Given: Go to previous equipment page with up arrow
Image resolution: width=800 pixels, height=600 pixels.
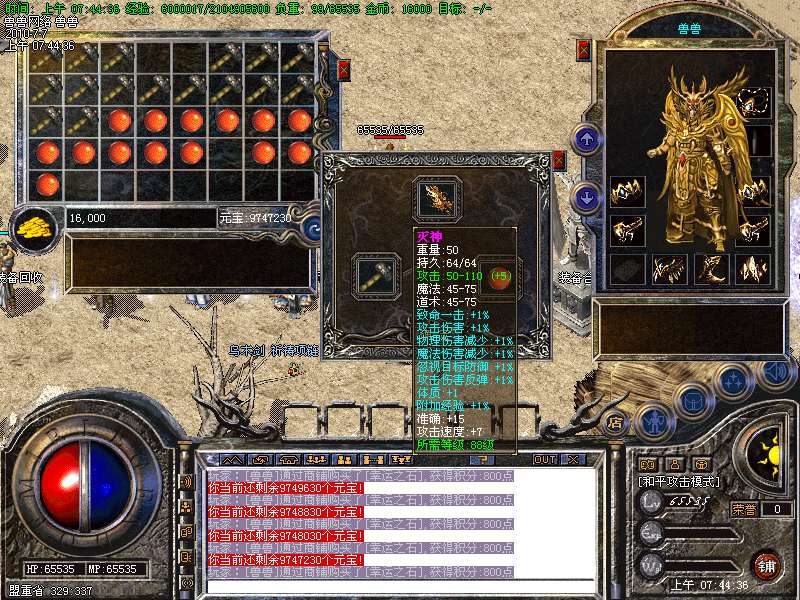Looking at the screenshot, I should (589, 139).
